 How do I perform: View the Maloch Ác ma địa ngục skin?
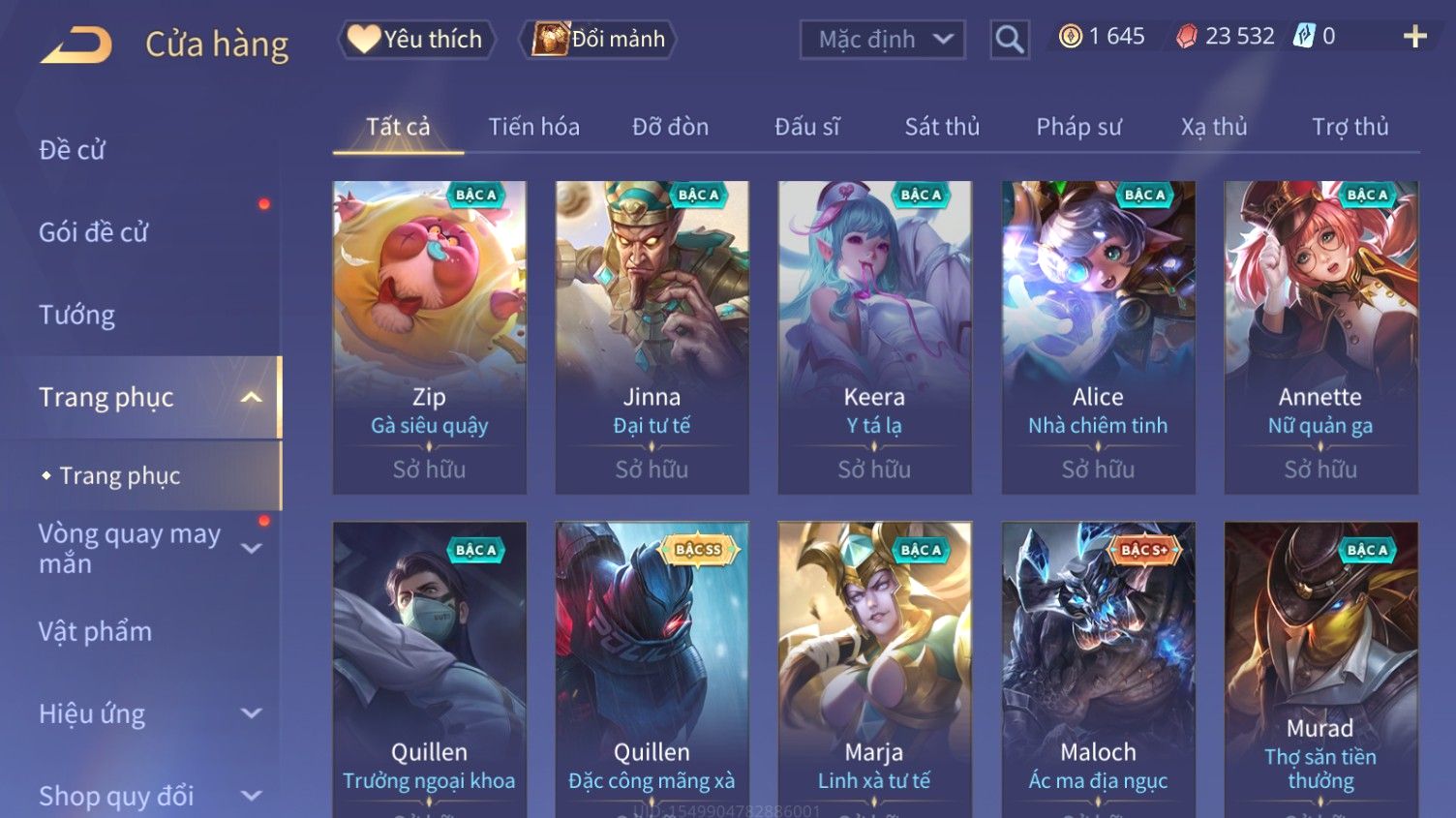(x=1098, y=668)
